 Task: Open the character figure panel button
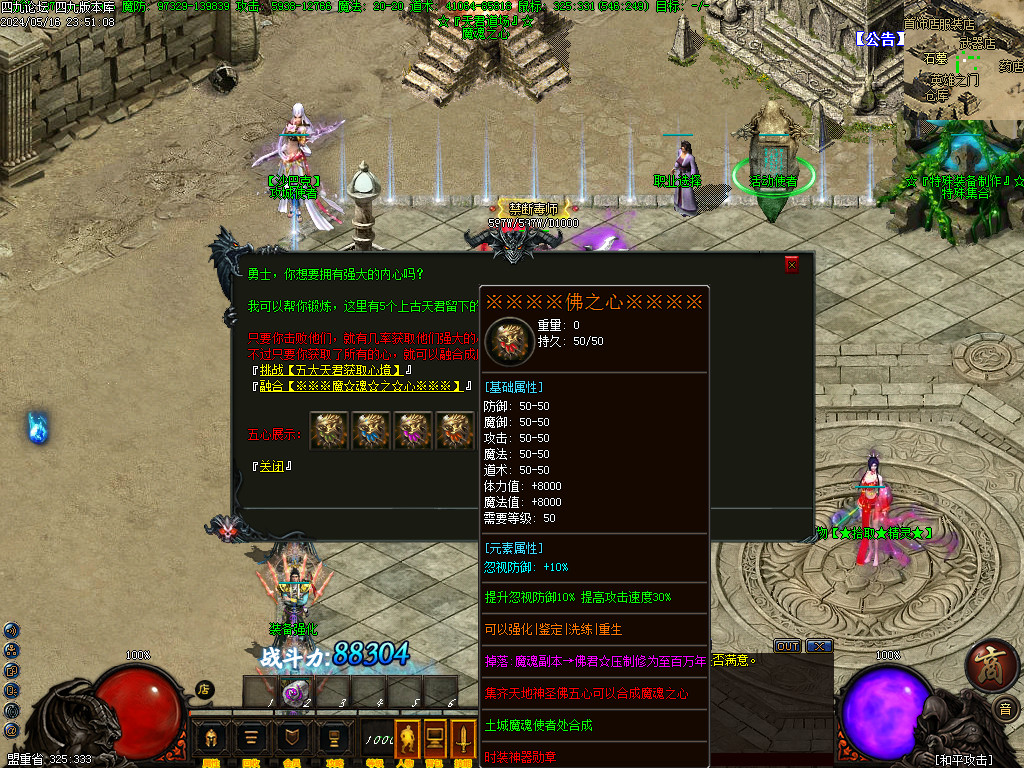[407, 738]
